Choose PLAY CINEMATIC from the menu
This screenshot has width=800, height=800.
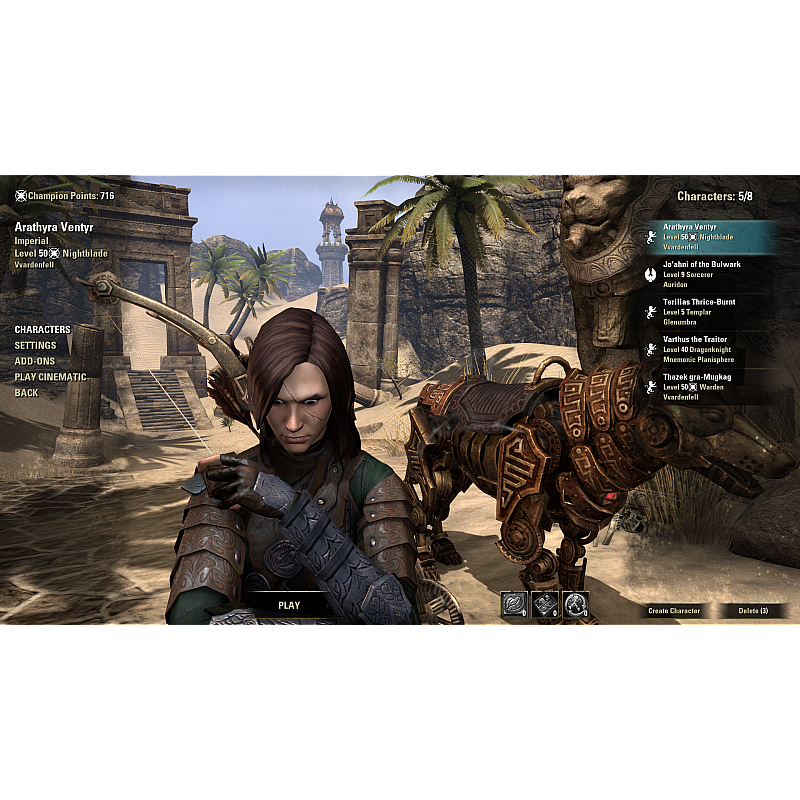(50, 377)
